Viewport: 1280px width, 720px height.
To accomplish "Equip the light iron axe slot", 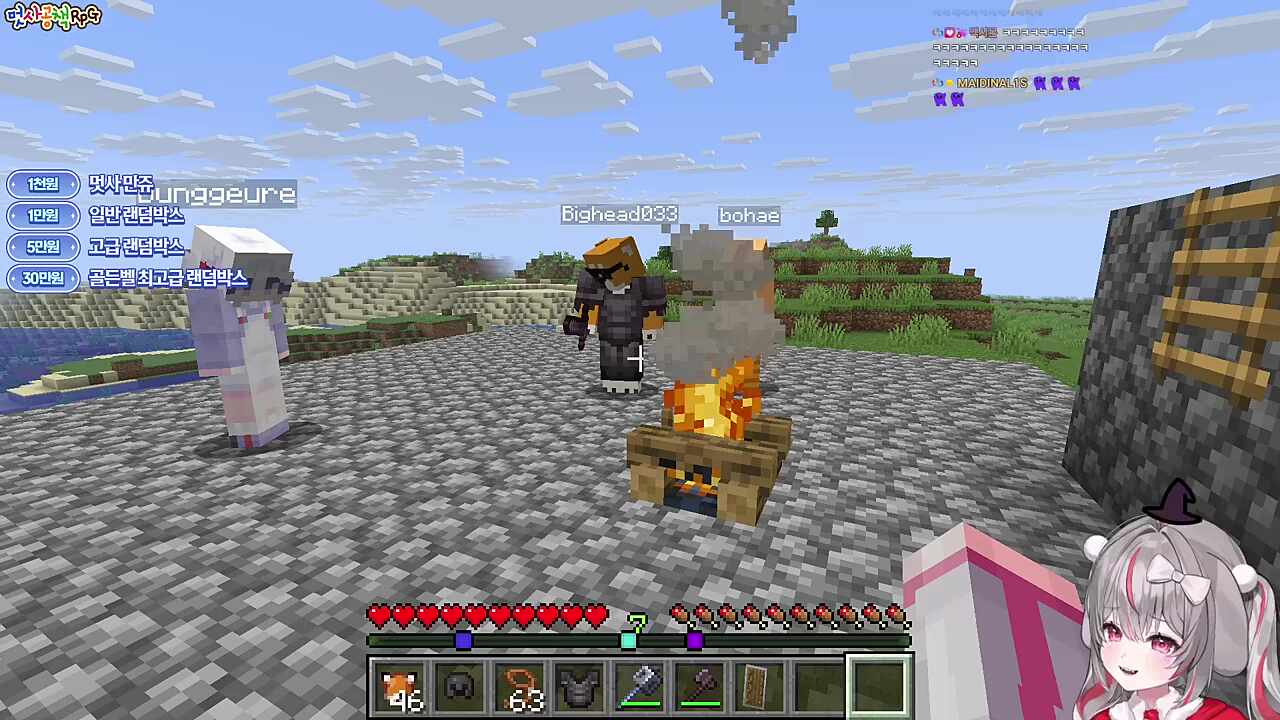I will [x=640, y=687].
